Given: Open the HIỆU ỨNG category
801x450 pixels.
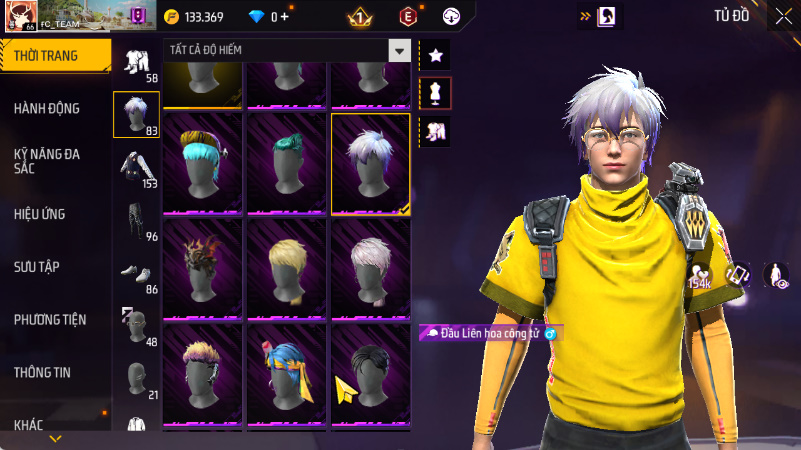Looking at the screenshot, I should [x=40, y=214].
